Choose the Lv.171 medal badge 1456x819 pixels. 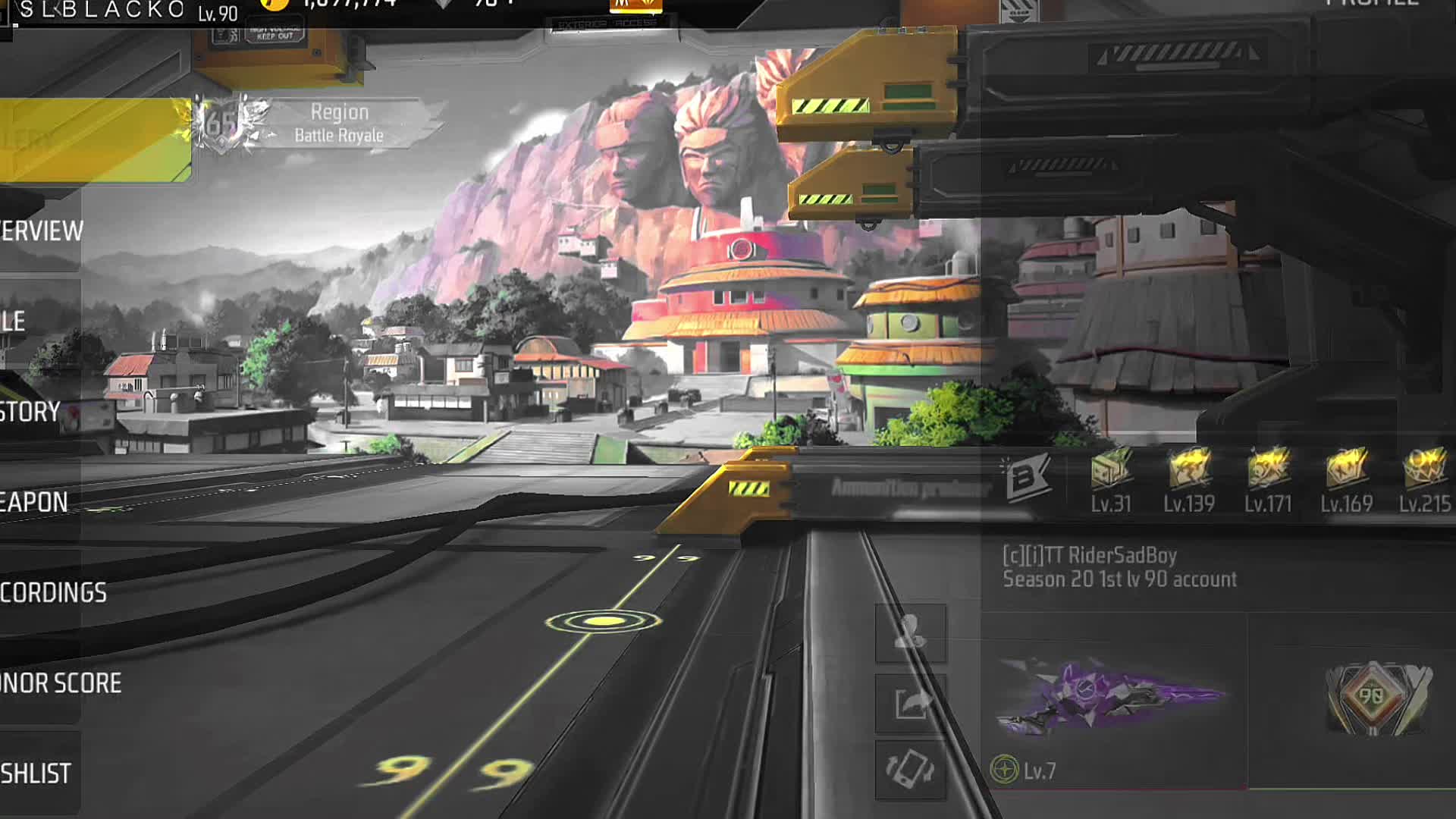coord(1268,479)
